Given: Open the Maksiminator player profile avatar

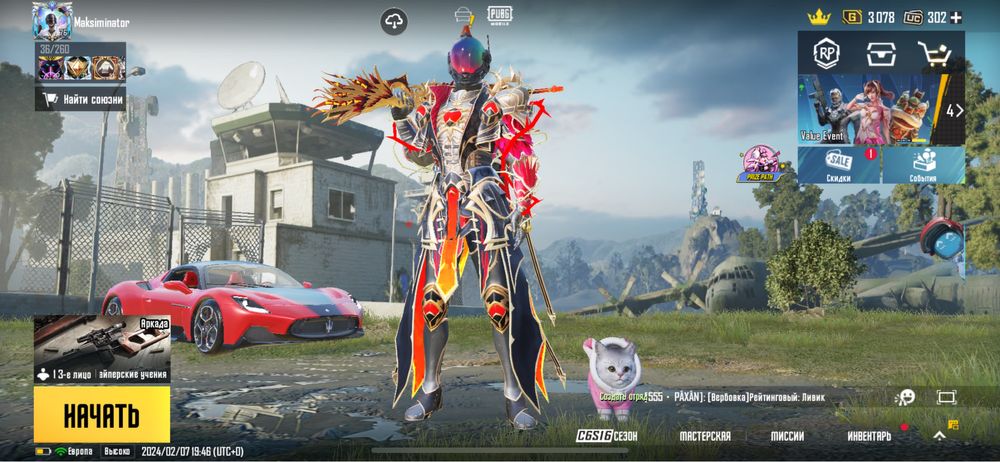Looking at the screenshot, I should pos(52,20).
